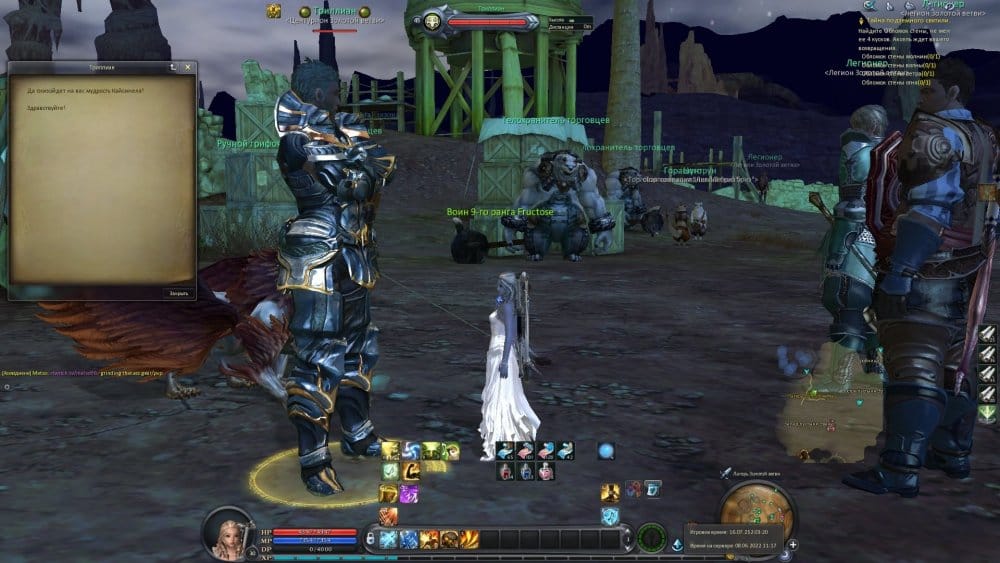Image resolution: width=1000 pixels, height=563 pixels.
Task: Activate the first ice-blue skill on the hotbar
Action: click(x=389, y=539)
